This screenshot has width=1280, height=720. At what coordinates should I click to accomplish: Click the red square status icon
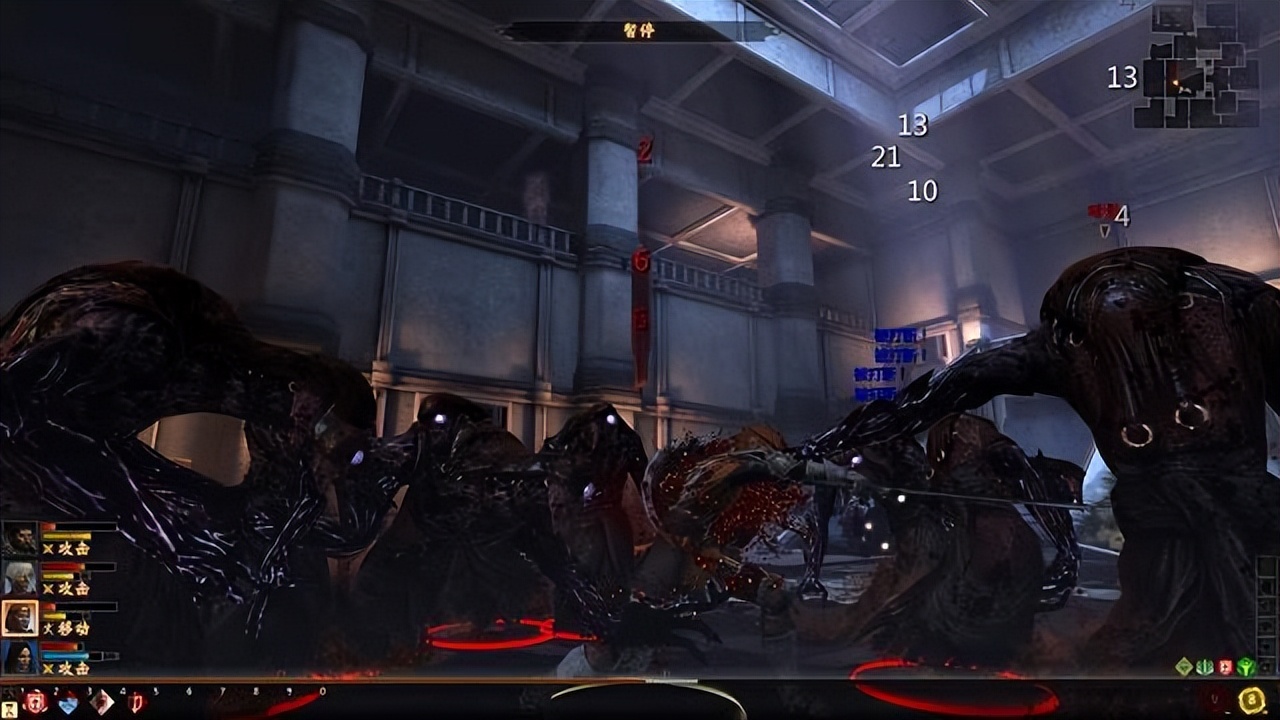coord(1226,667)
